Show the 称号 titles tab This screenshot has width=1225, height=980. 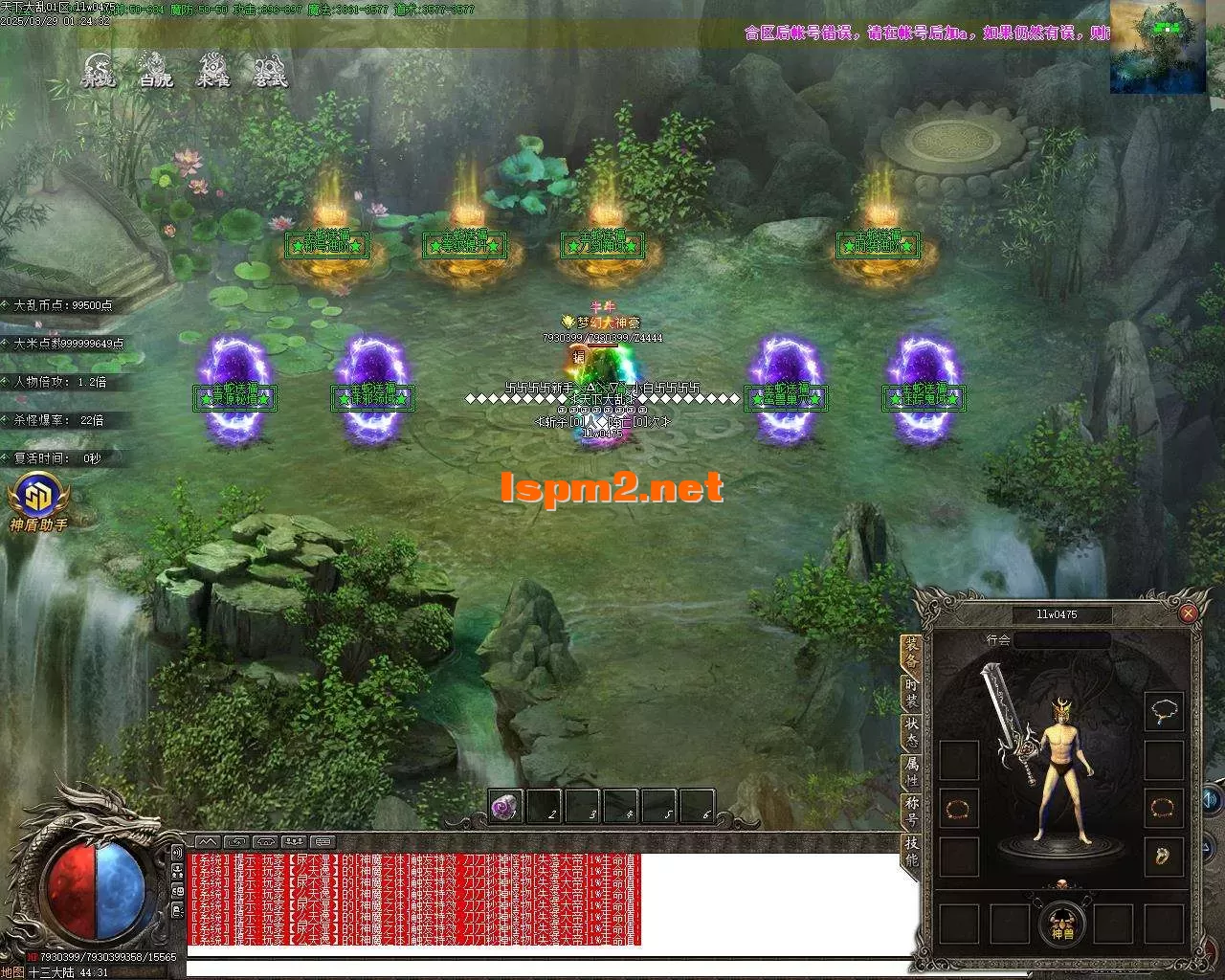tap(911, 812)
